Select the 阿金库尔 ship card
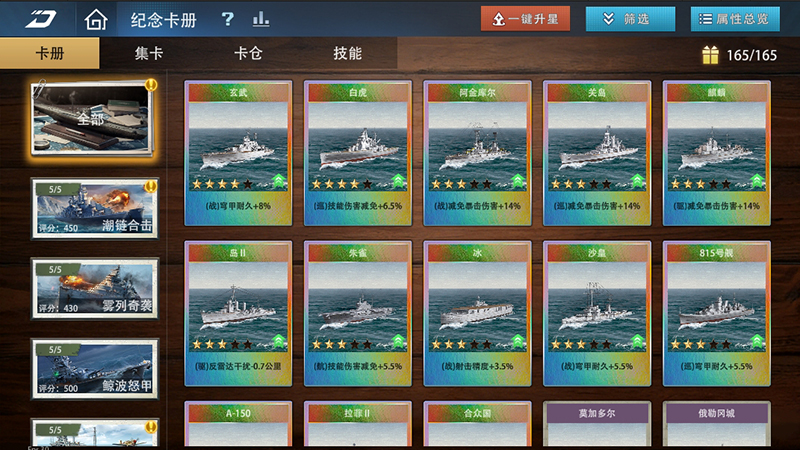The width and height of the screenshot is (800, 450). (x=478, y=150)
